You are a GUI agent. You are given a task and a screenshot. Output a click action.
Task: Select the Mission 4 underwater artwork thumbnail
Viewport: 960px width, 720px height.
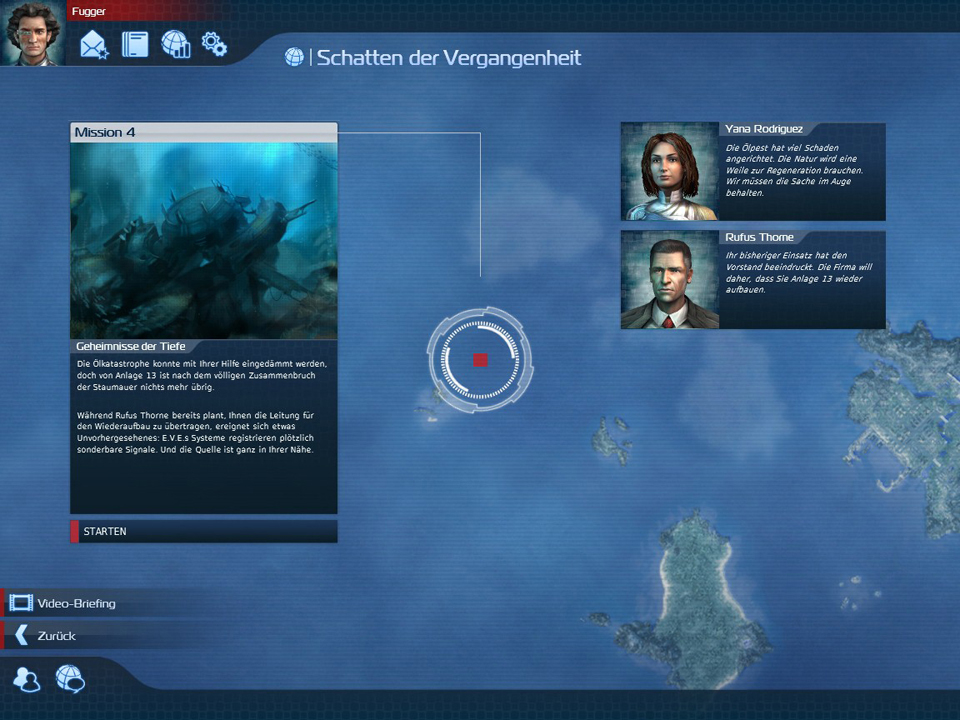(204, 240)
